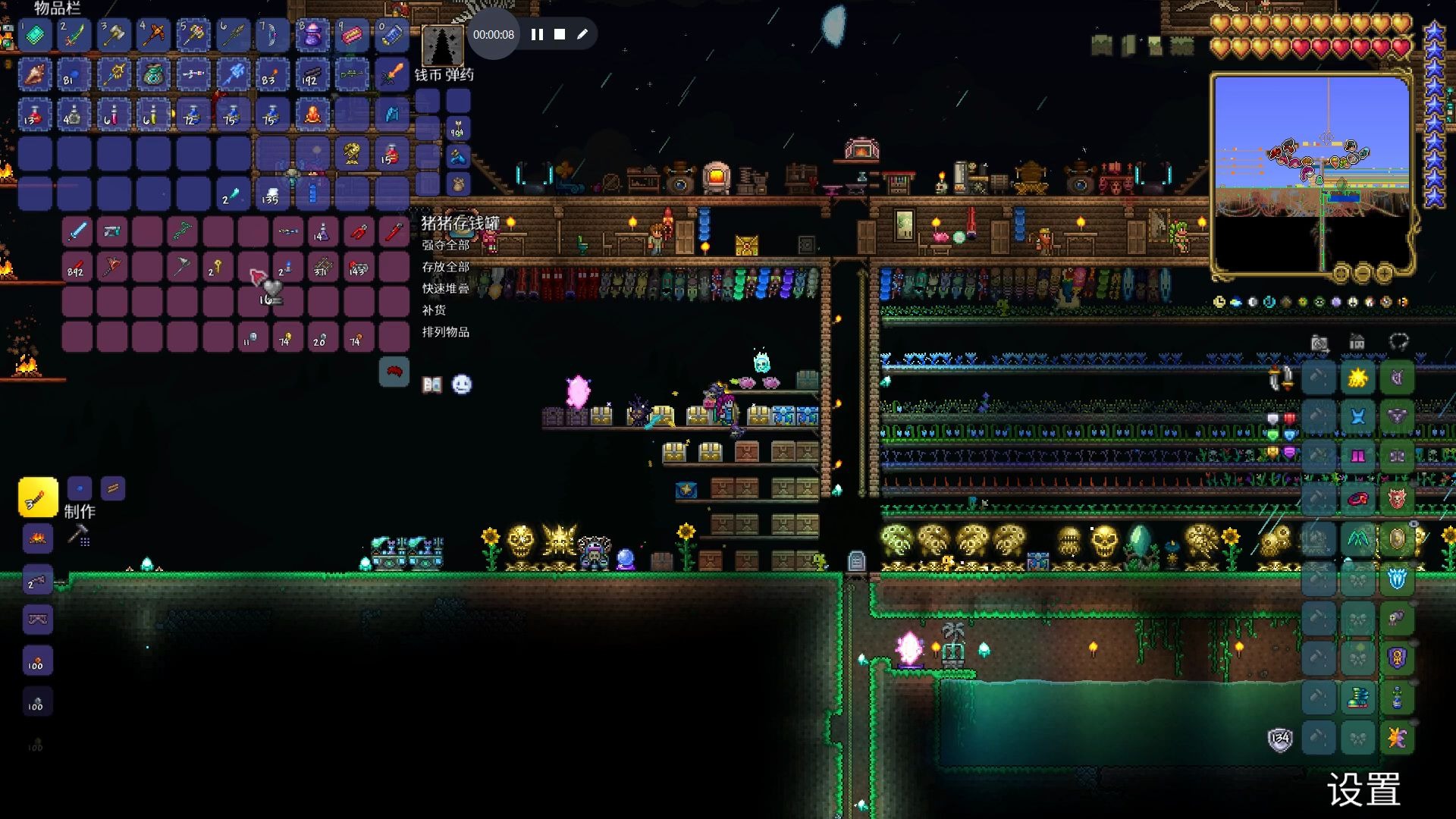The height and width of the screenshot is (819, 1456).
Task: Select the magic mirror in hotbar slot 1
Action: tap(35, 34)
